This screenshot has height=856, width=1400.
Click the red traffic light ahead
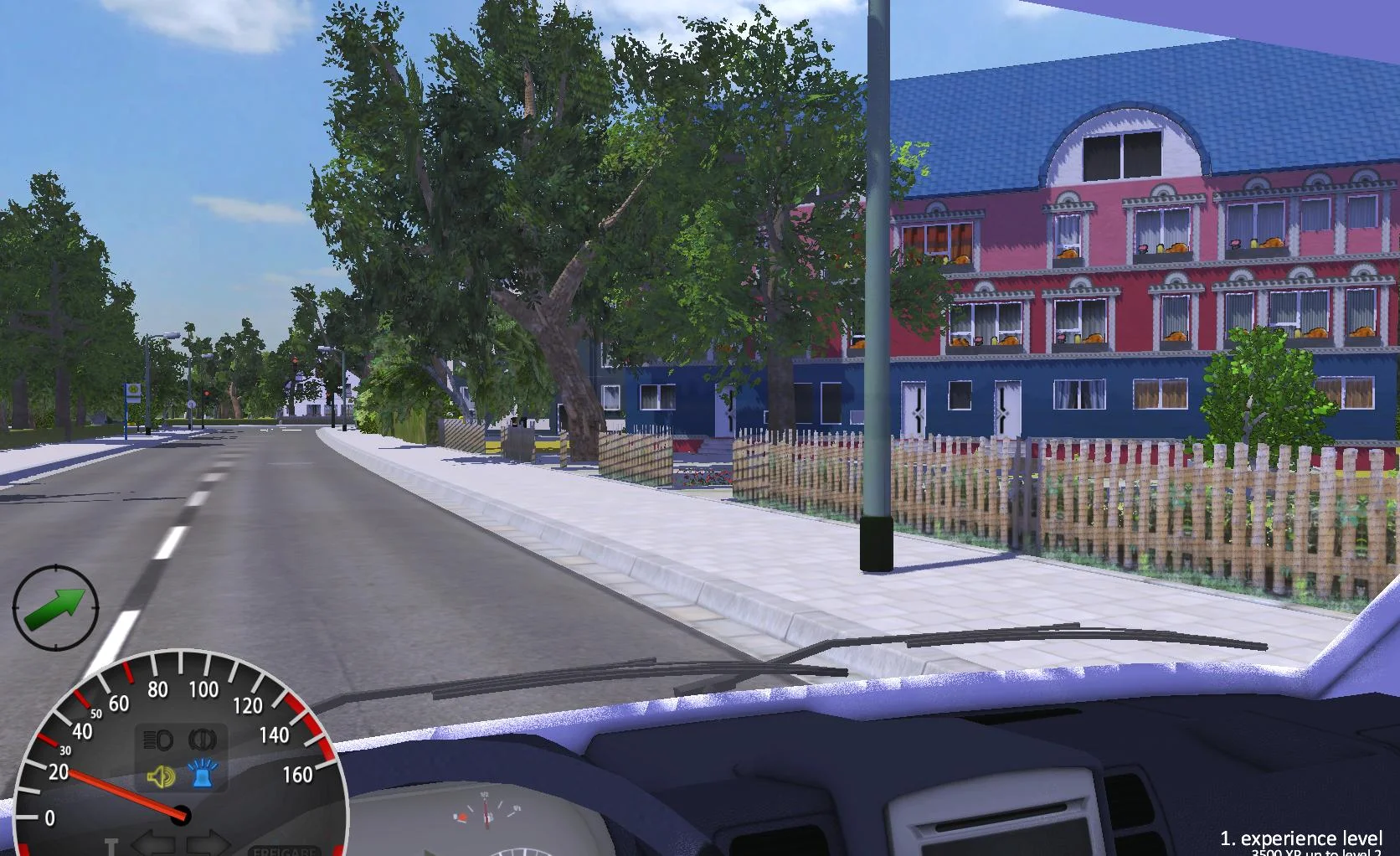point(207,394)
